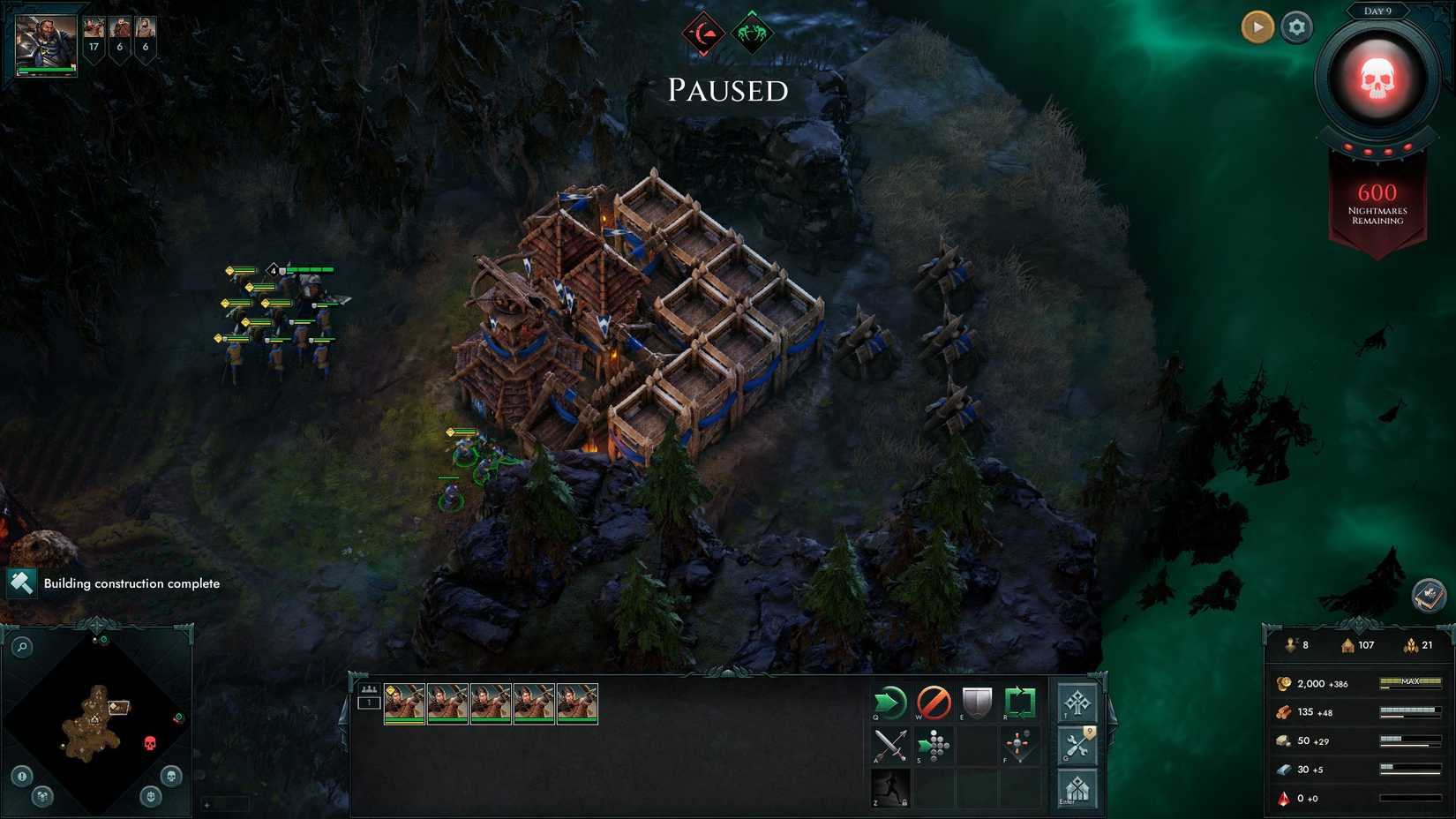Open the town buildings panel via Enter icon
This screenshot has width=1456, height=819.
pos(1077,790)
